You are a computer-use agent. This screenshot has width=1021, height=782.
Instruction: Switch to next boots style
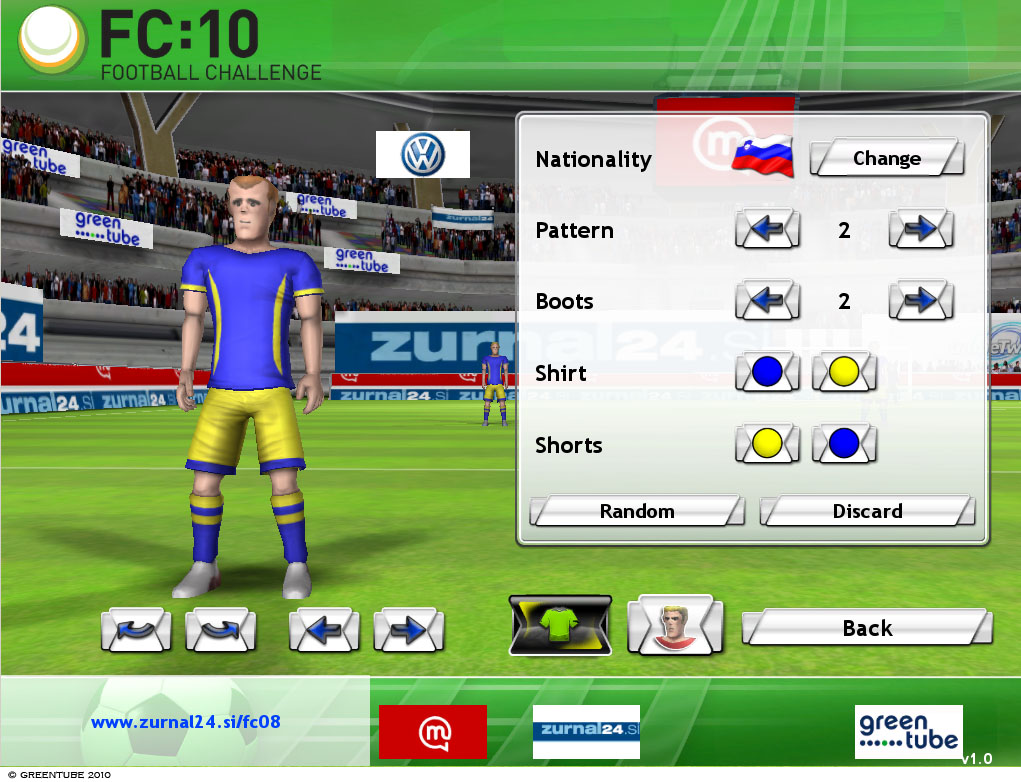coord(920,301)
